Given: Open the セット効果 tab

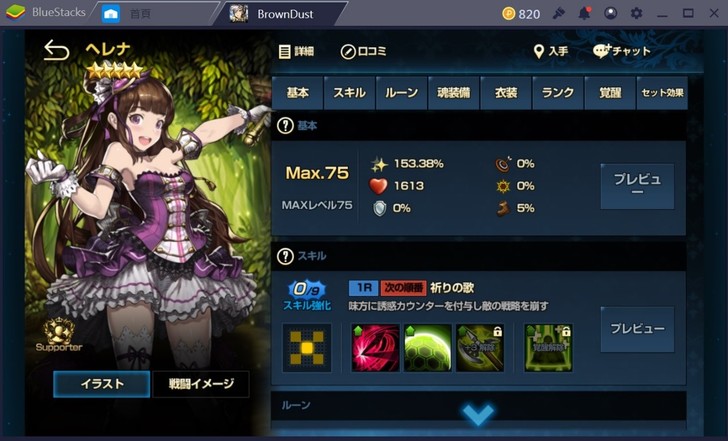Looking at the screenshot, I should tap(661, 93).
